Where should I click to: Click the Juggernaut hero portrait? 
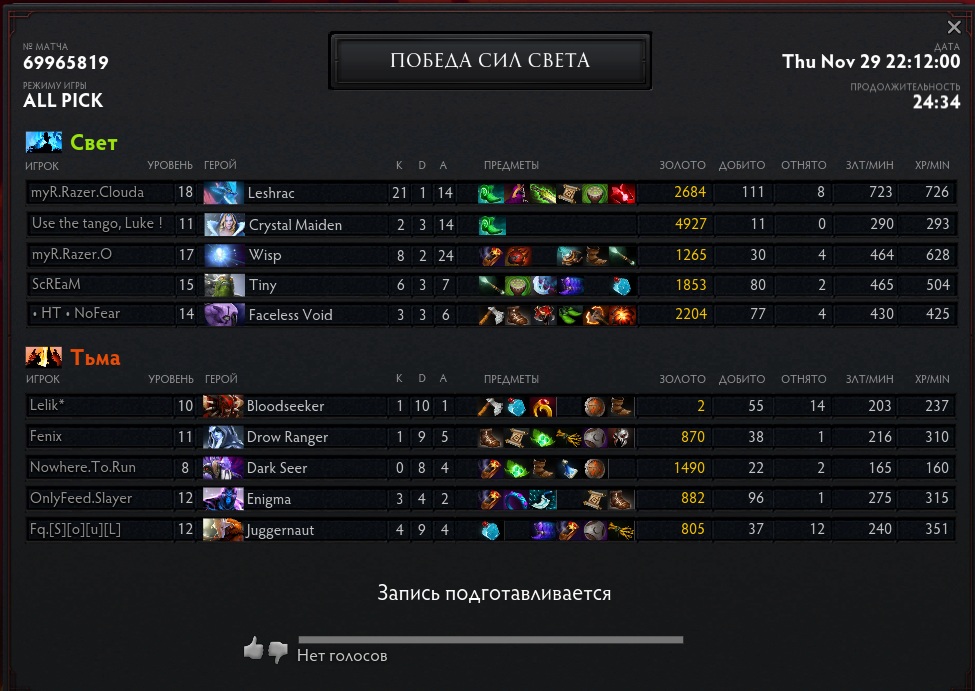coord(223,530)
